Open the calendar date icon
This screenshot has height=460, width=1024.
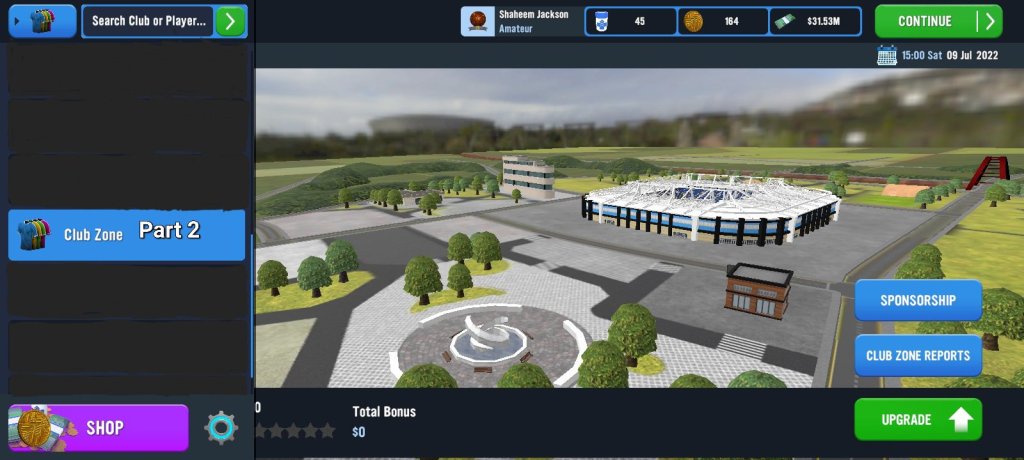tap(886, 56)
